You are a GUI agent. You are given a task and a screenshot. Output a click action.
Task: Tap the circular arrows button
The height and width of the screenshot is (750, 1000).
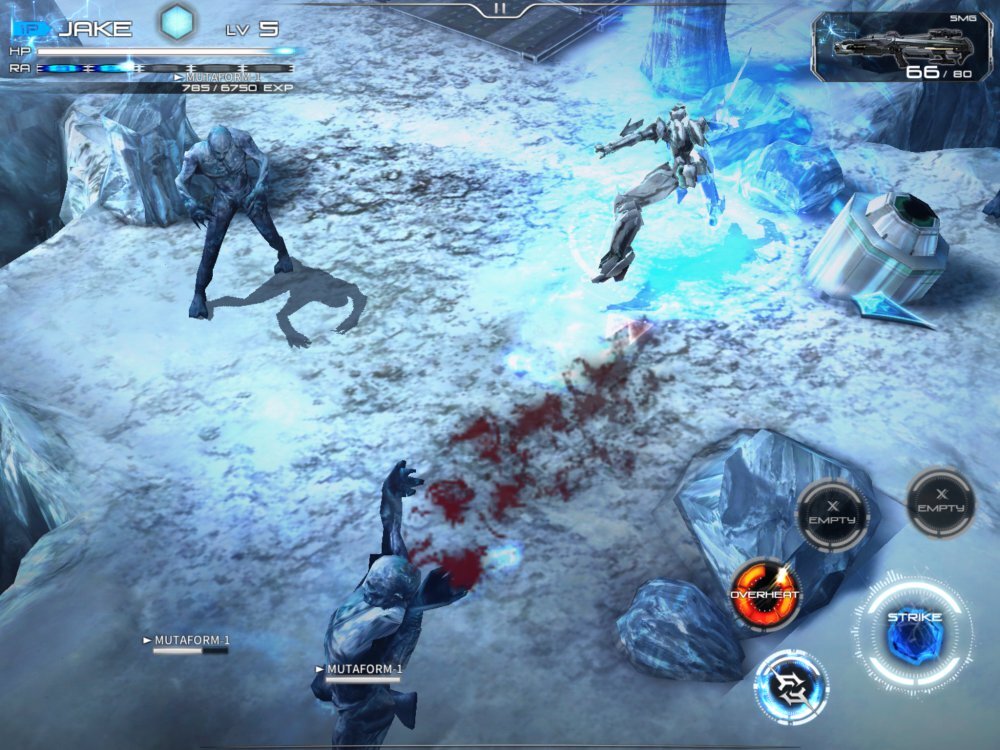[x=791, y=687]
